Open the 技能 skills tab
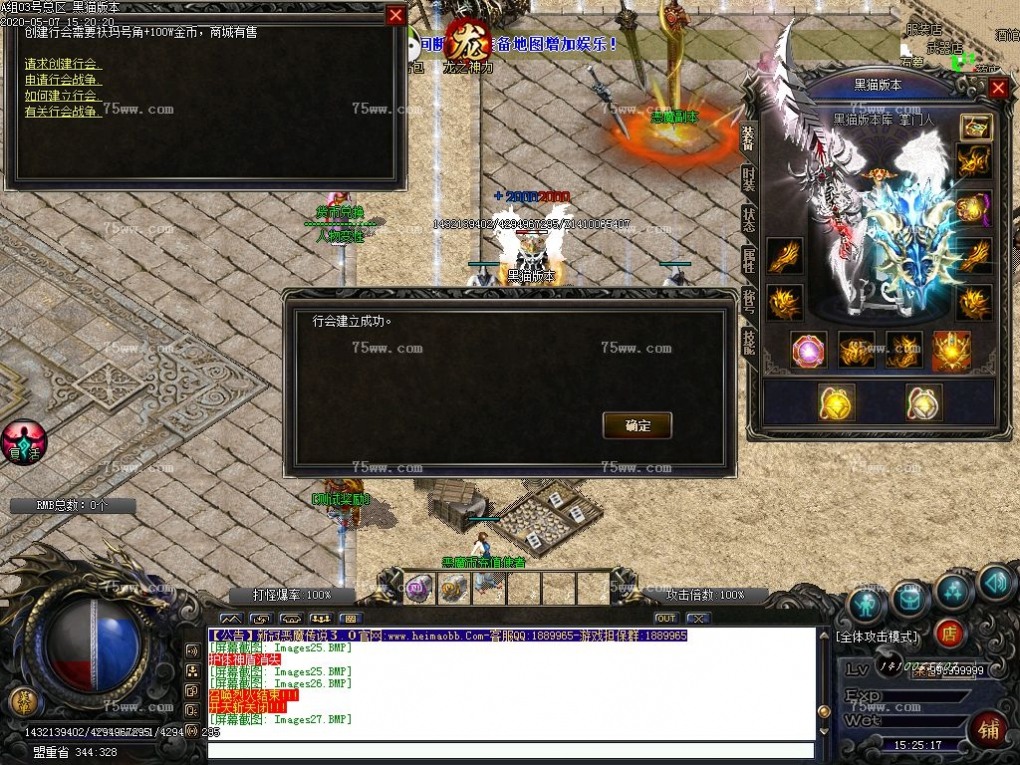1020x765 pixels. 748,342
